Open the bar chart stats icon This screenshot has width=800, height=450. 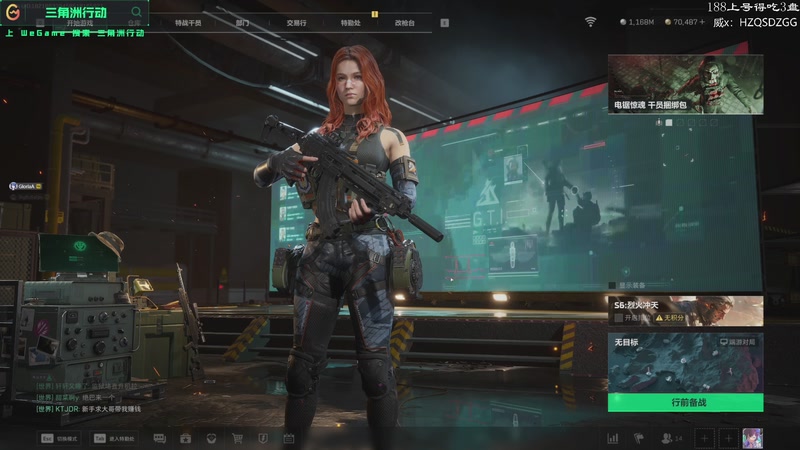click(x=612, y=438)
